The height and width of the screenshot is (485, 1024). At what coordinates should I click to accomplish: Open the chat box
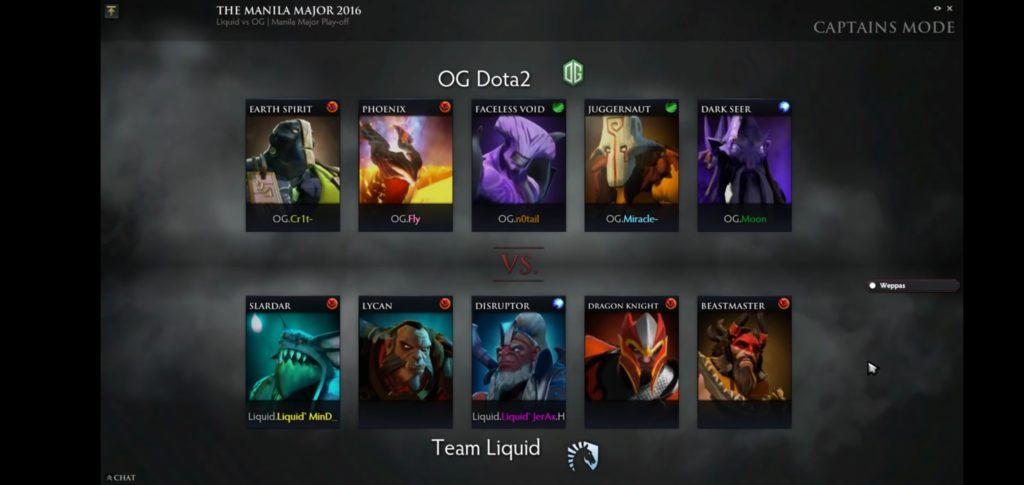[121, 477]
